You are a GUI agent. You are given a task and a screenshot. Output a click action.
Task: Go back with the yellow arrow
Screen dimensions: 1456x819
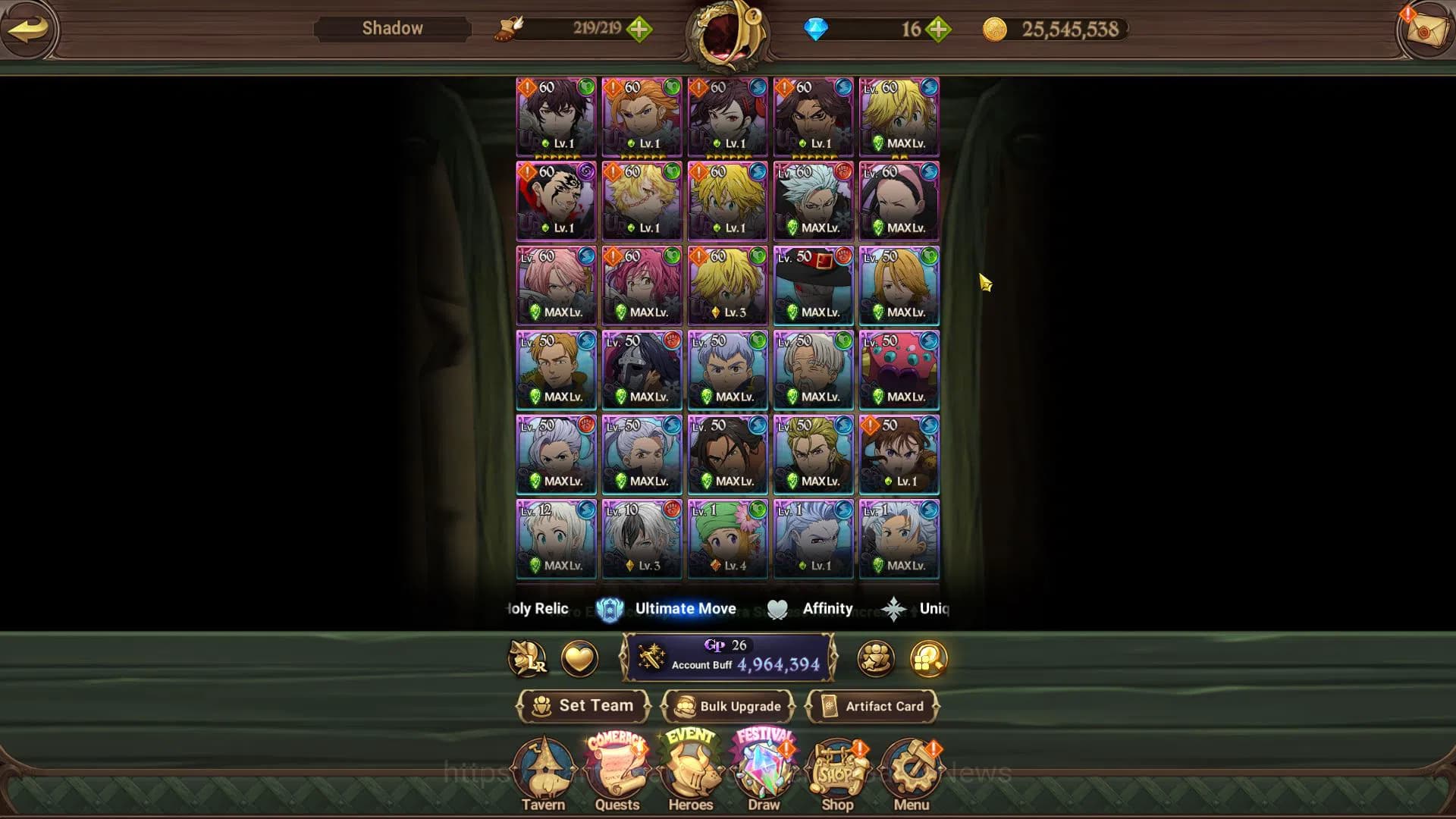pyautogui.click(x=28, y=30)
